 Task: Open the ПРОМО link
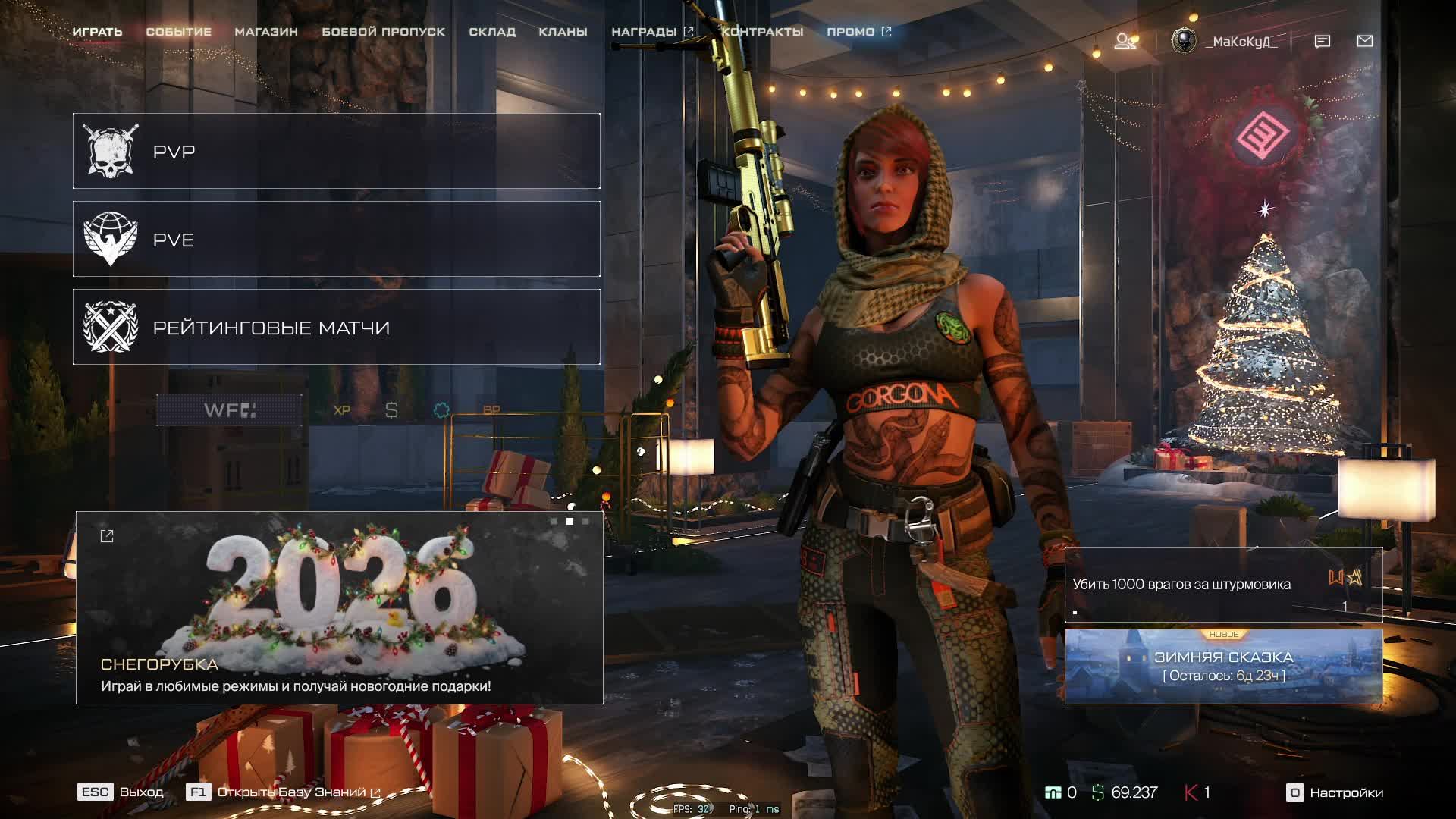(858, 32)
